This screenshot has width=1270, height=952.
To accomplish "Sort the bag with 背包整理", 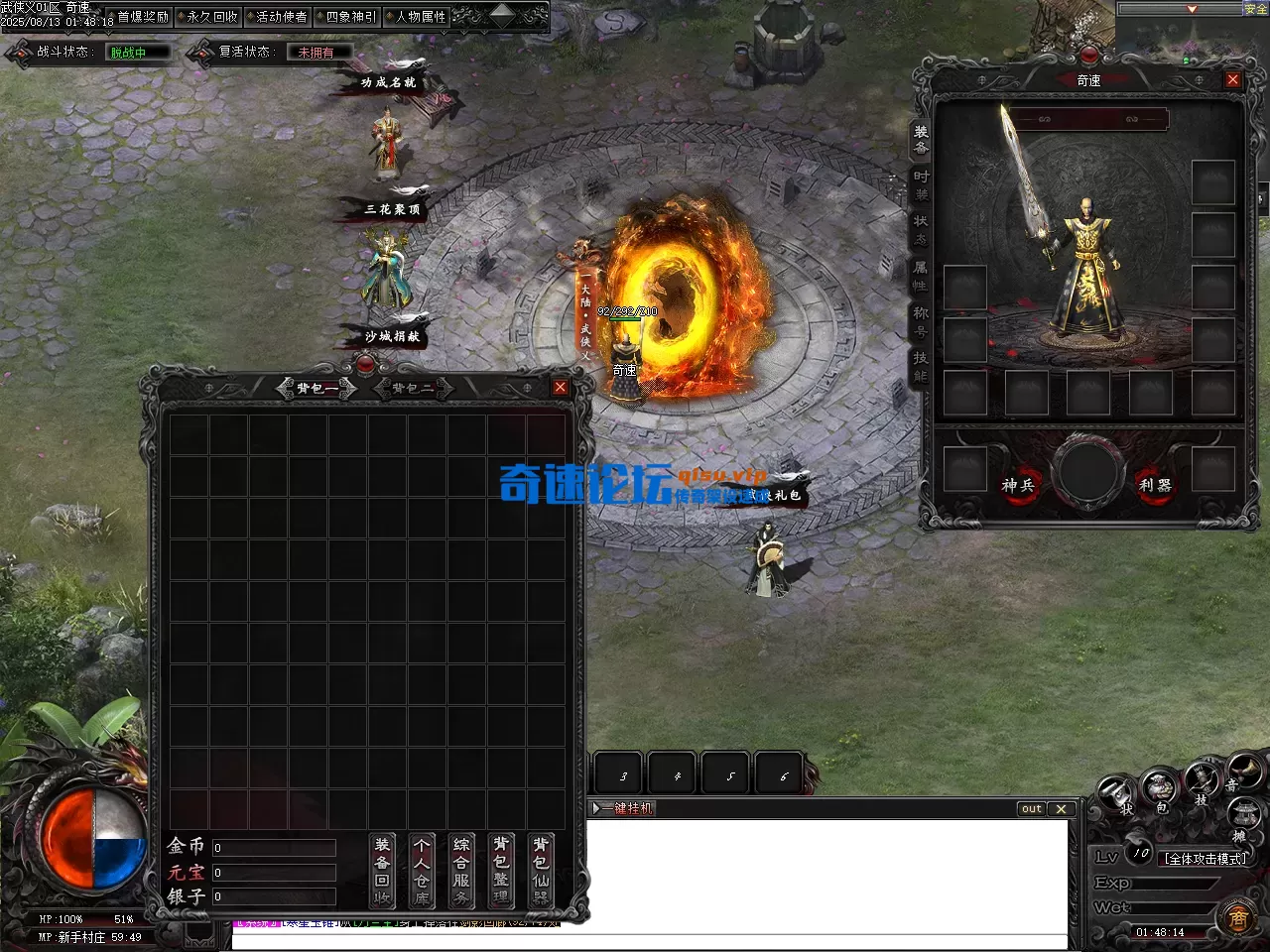I will pyautogui.click(x=501, y=871).
